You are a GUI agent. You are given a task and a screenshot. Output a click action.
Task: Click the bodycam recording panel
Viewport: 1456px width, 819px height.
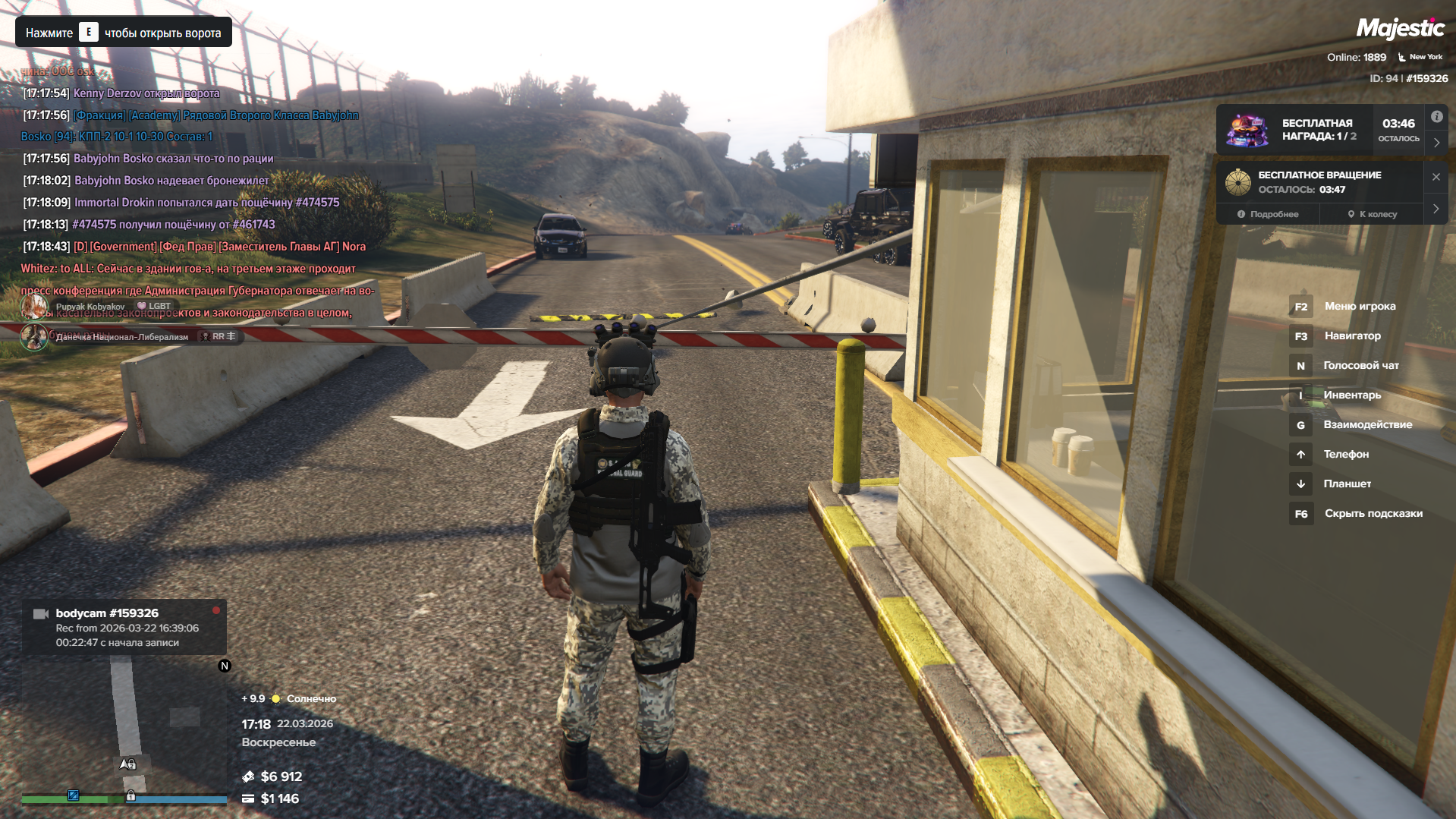(x=124, y=627)
